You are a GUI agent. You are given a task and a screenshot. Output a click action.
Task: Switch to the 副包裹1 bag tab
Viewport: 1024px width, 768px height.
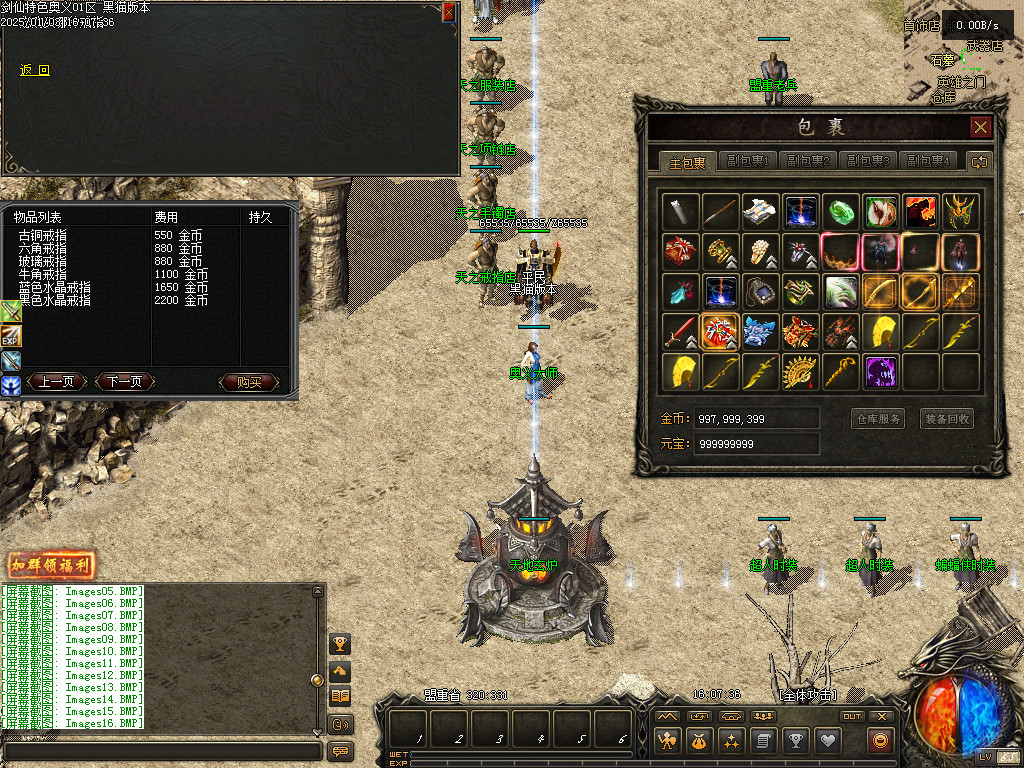pyautogui.click(x=748, y=161)
